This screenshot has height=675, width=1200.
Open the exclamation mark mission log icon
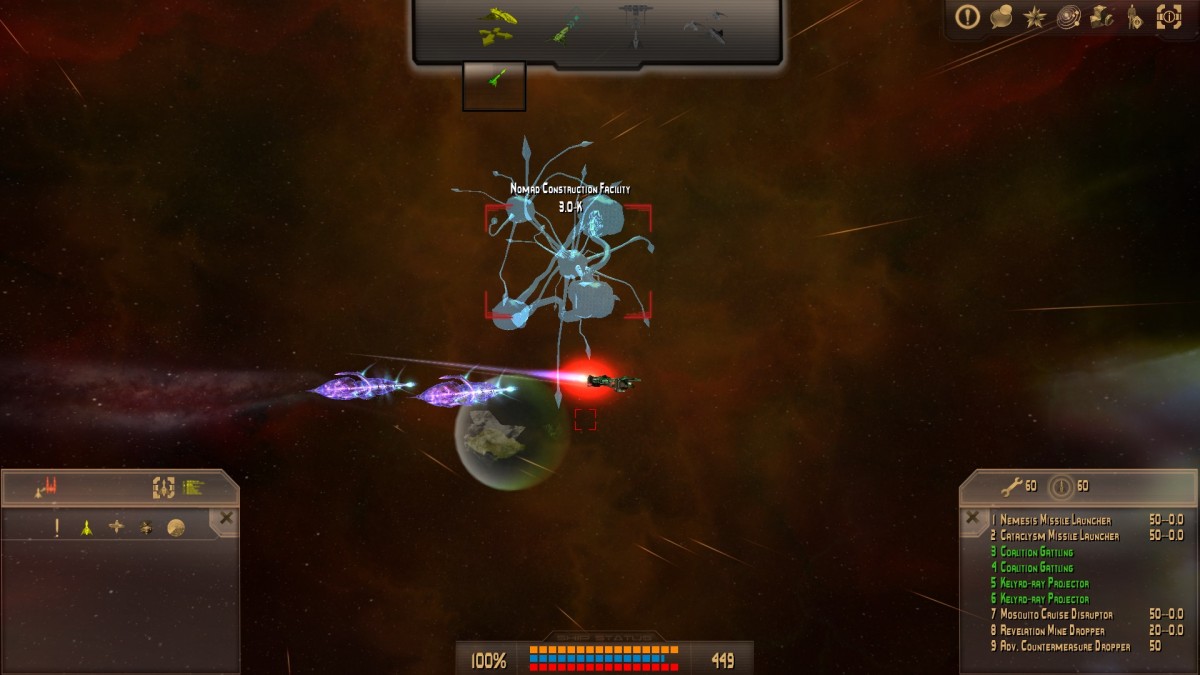click(967, 17)
